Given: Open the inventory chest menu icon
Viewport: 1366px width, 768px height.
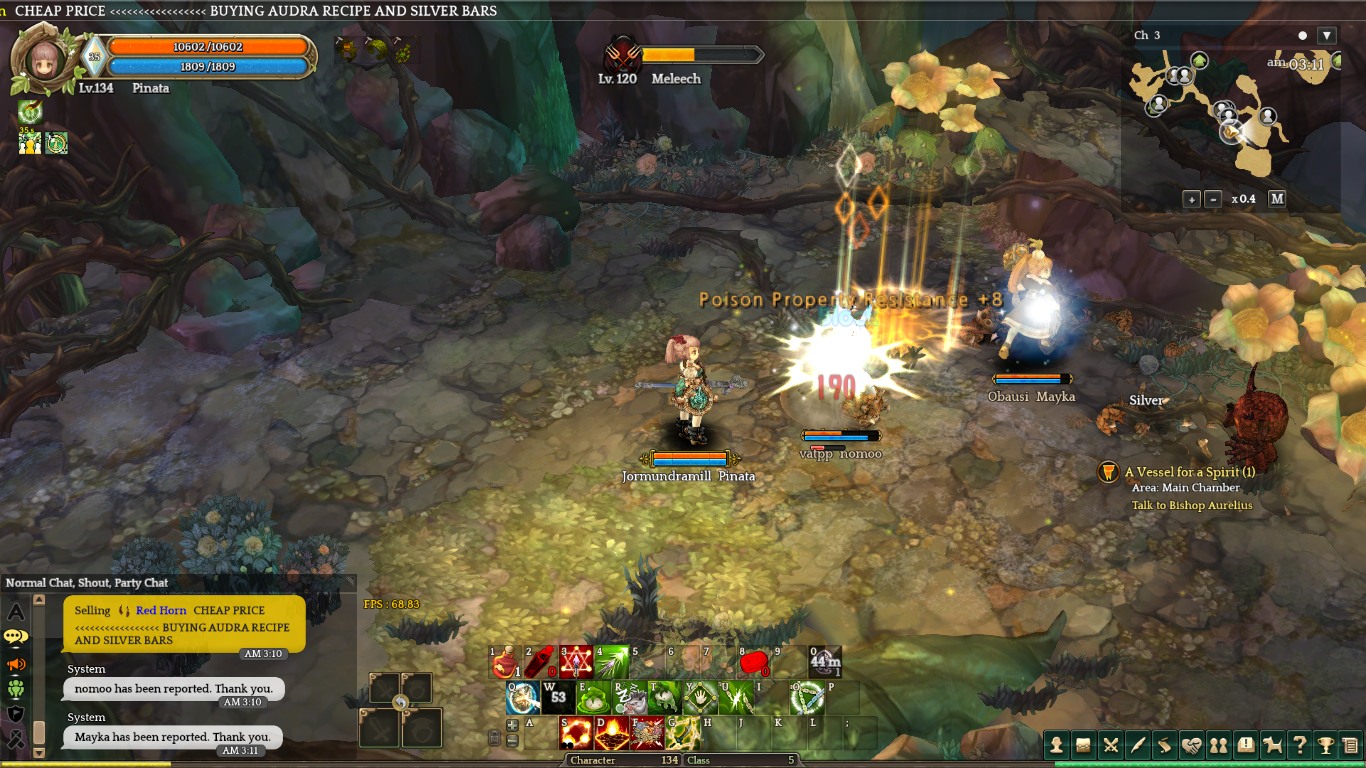Looking at the screenshot, I should tap(1083, 745).
